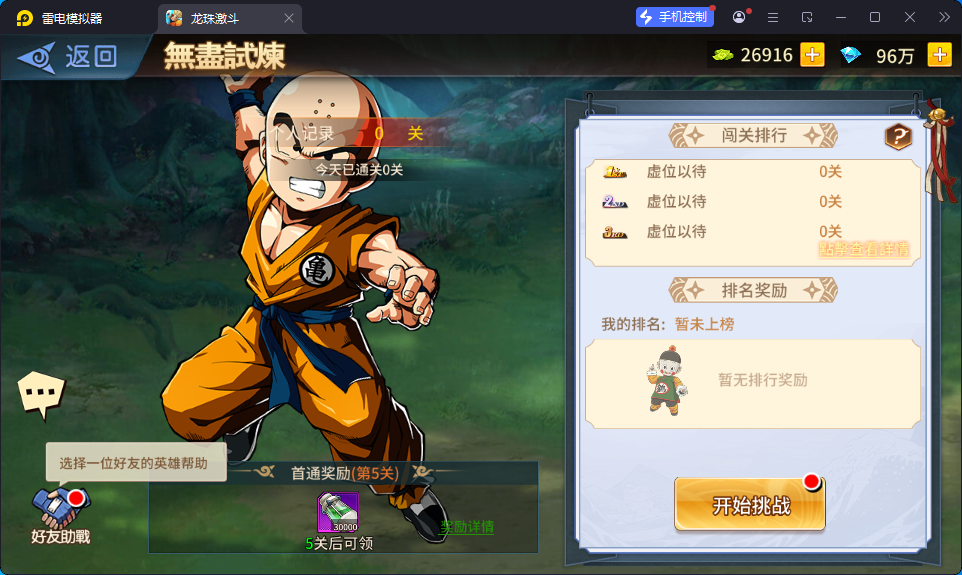Add more gold with the plus button

(x=812, y=55)
